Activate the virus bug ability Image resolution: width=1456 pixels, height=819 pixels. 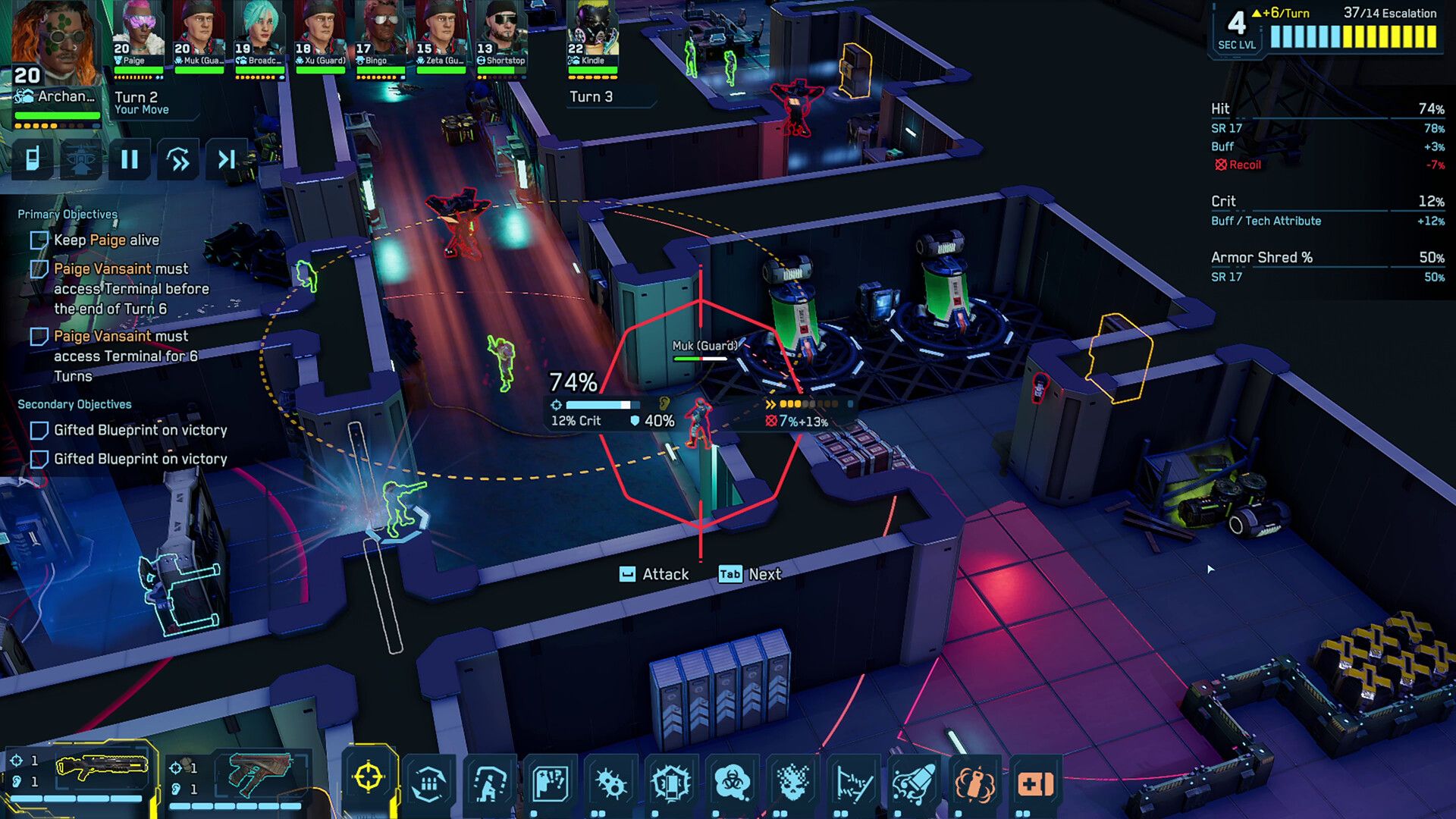(x=609, y=781)
